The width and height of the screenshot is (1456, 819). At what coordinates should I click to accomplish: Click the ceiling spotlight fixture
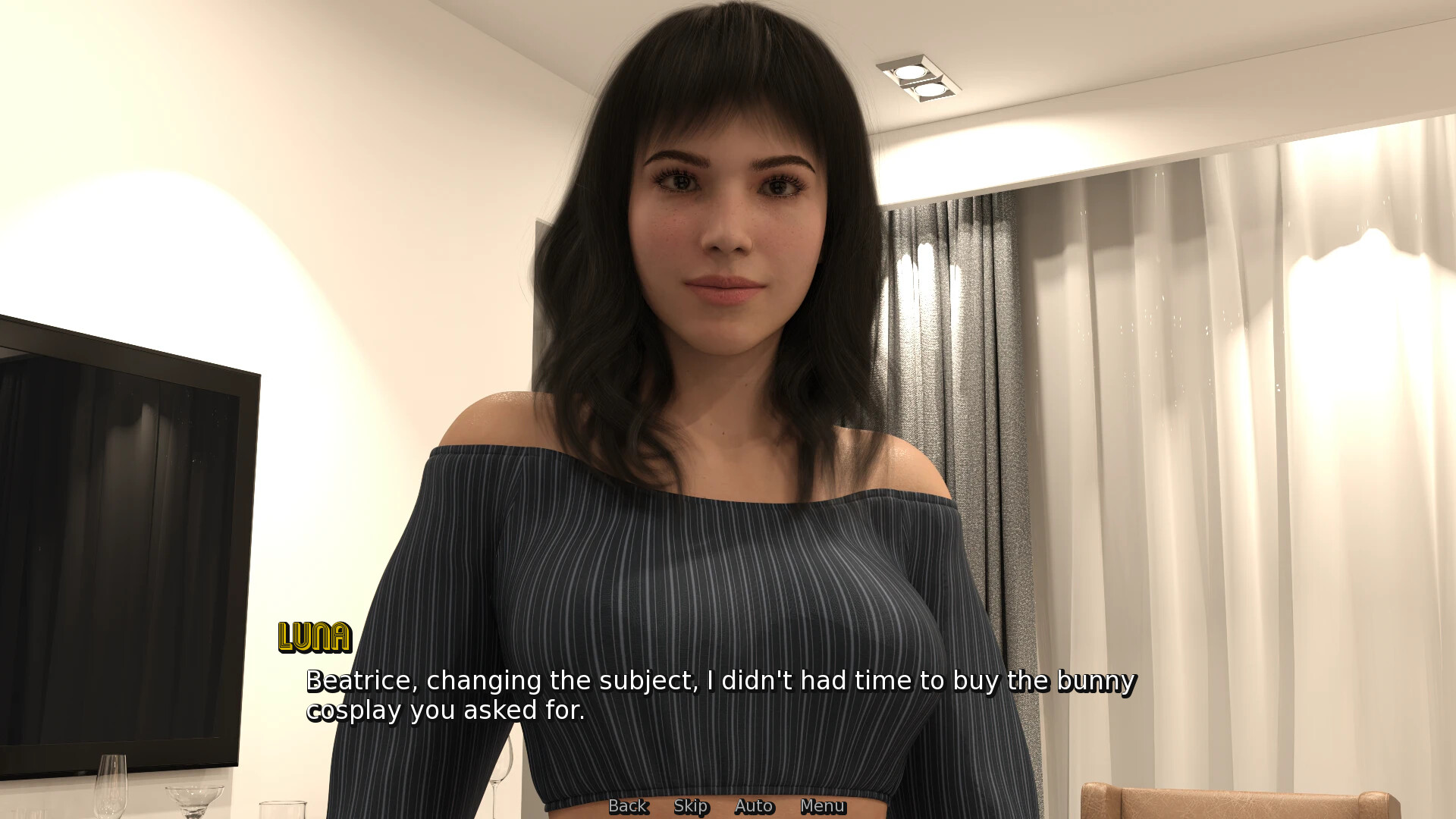click(x=919, y=76)
